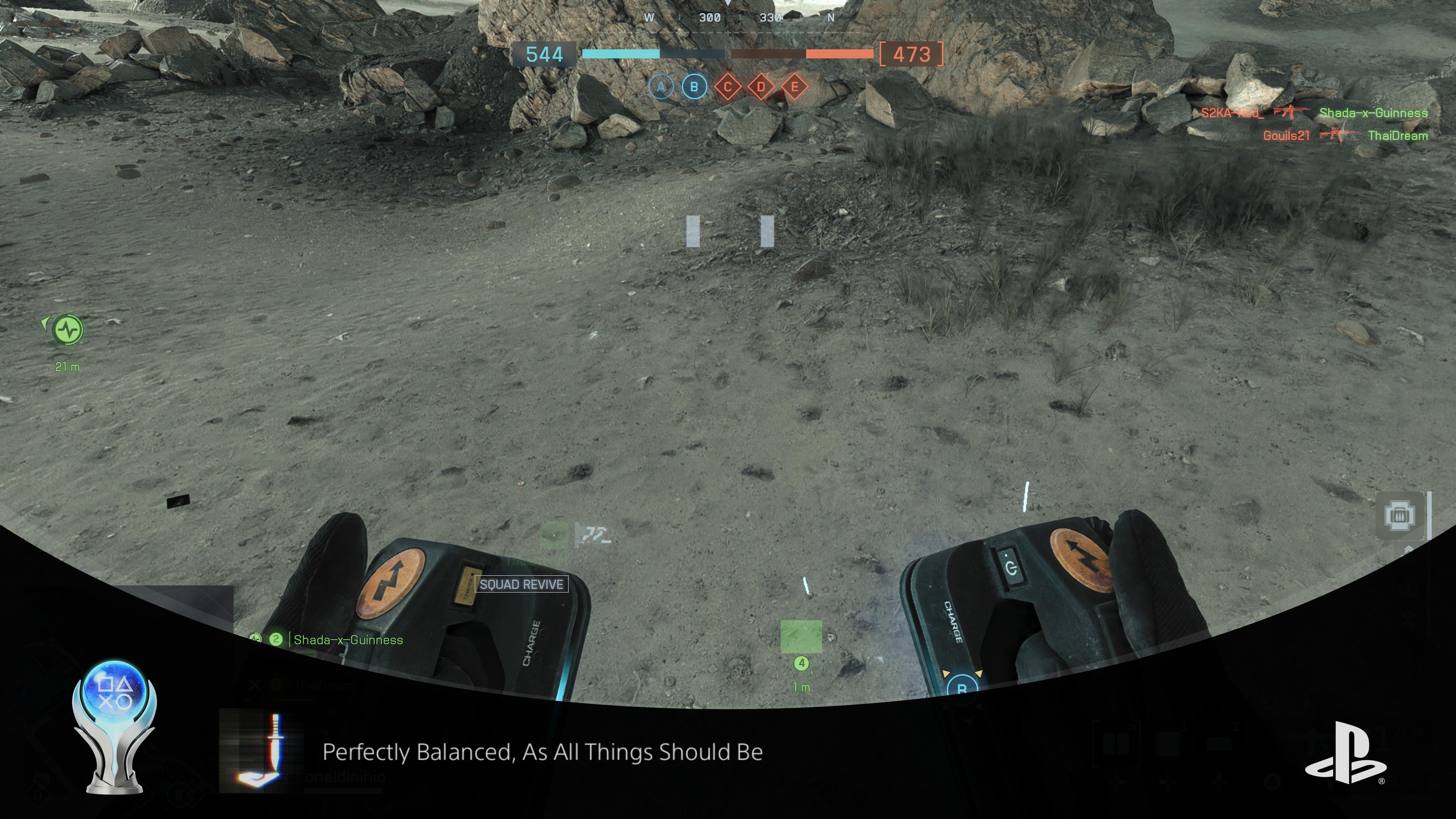Viewport: 1456px width, 819px height.
Task: Select the gadget crate icon
Action: [x=1400, y=515]
